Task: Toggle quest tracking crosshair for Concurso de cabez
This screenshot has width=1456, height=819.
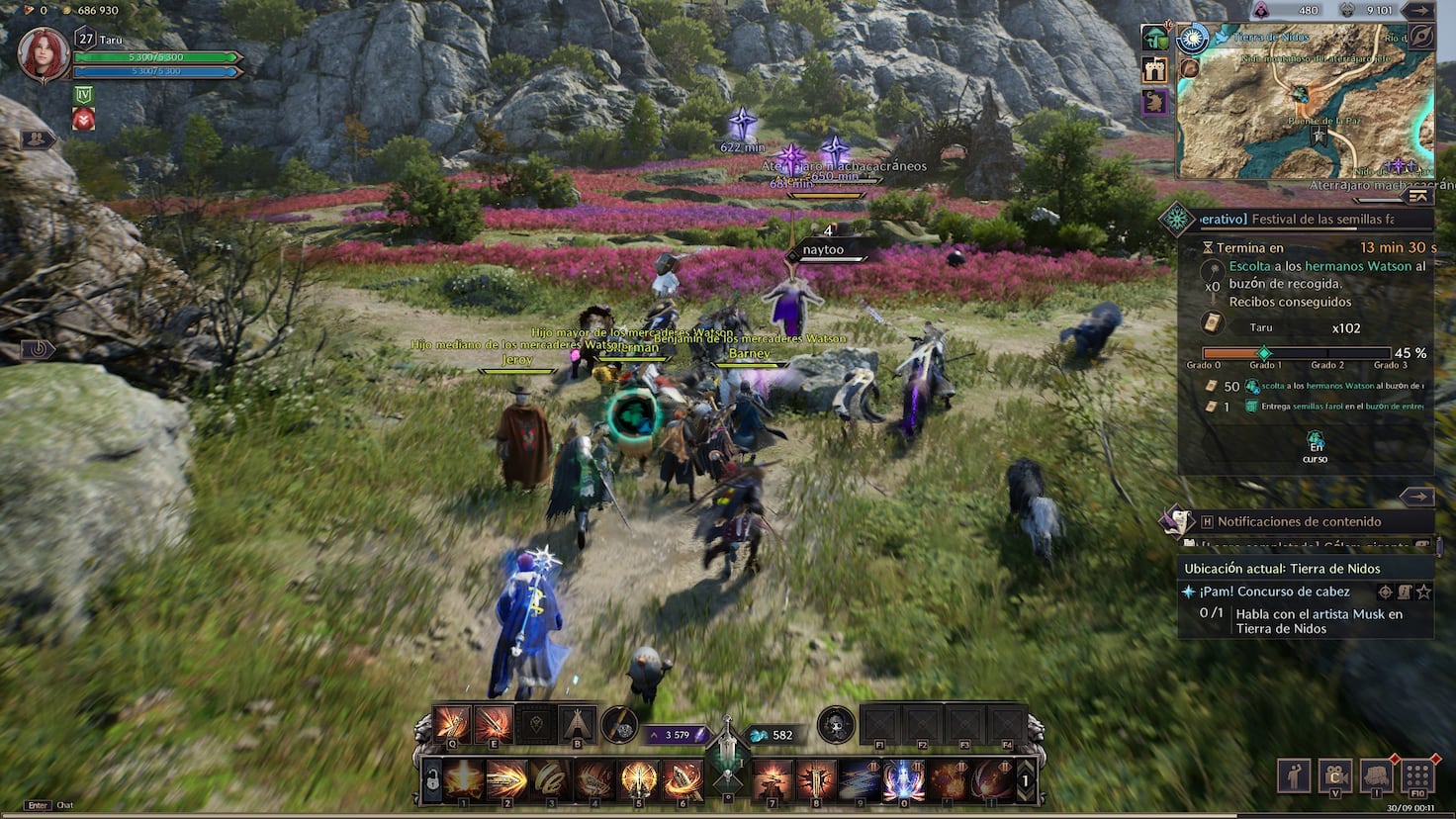Action: pyautogui.click(x=1386, y=592)
